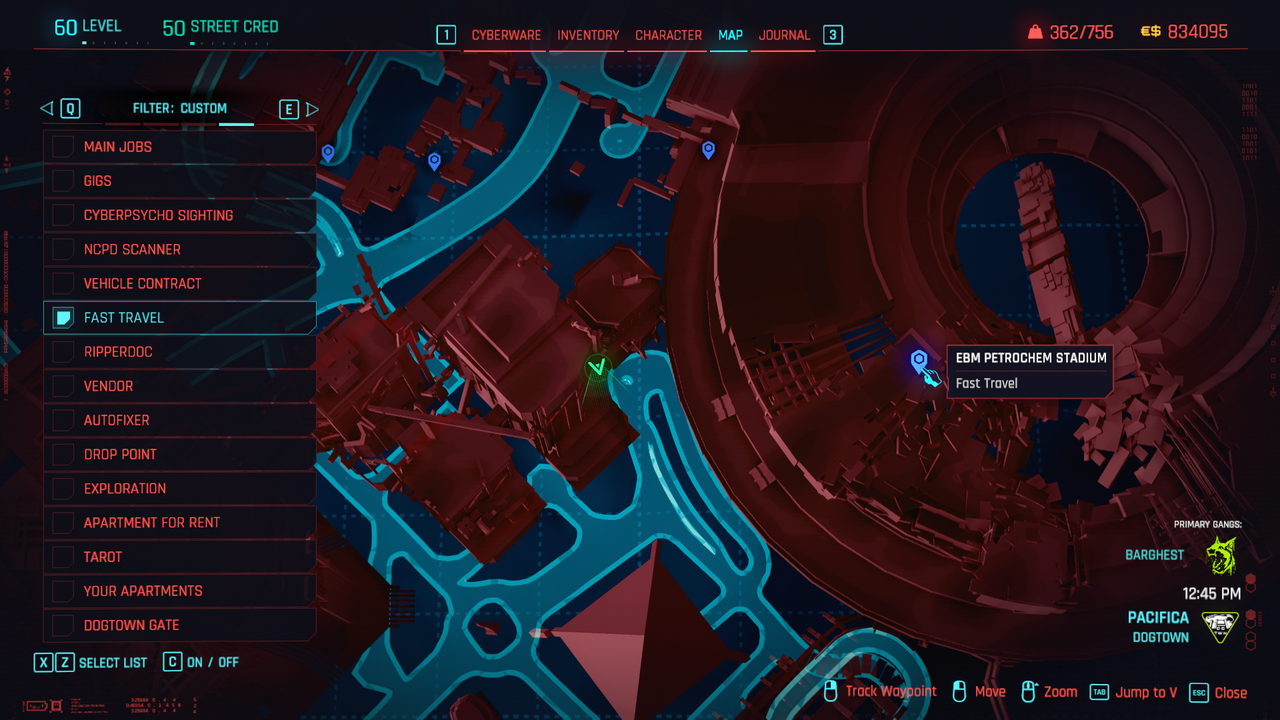Open the Character tab
This screenshot has width=1280, height=720.
click(668, 35)
